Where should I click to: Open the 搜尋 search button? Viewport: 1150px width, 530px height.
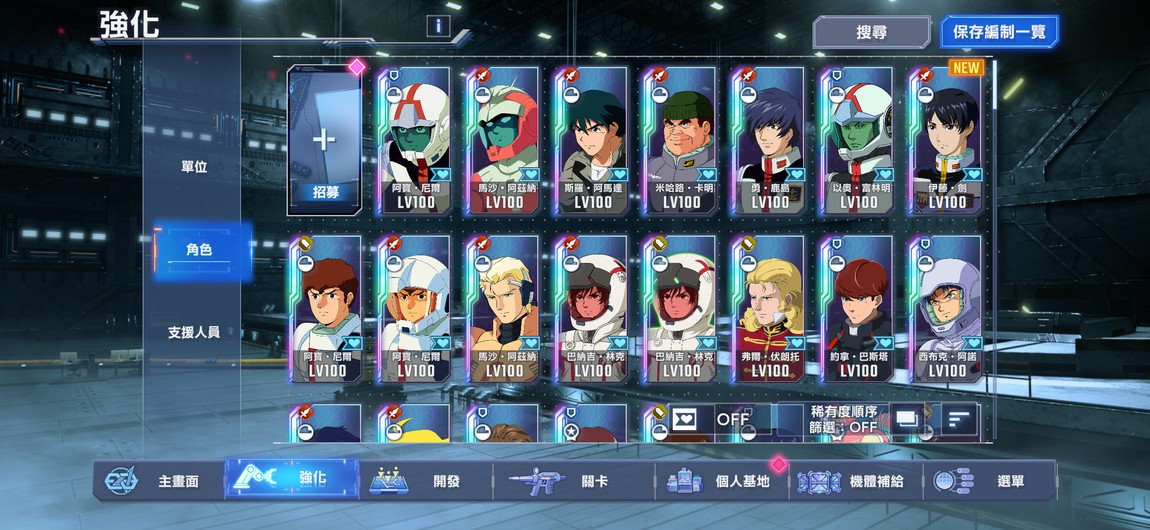[x=871, y=32]
